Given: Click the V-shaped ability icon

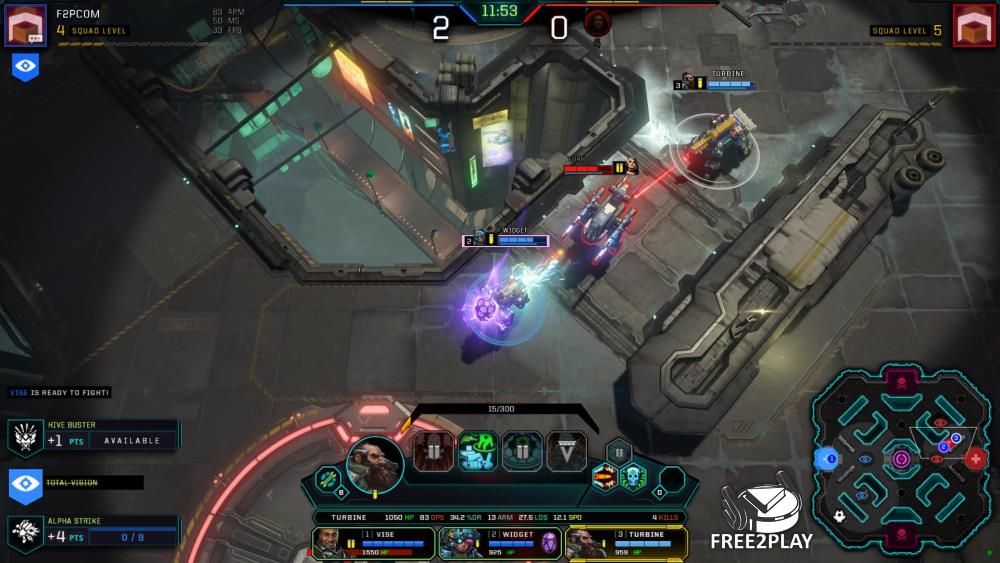Looking at the screenshot, I should (567, 452).
